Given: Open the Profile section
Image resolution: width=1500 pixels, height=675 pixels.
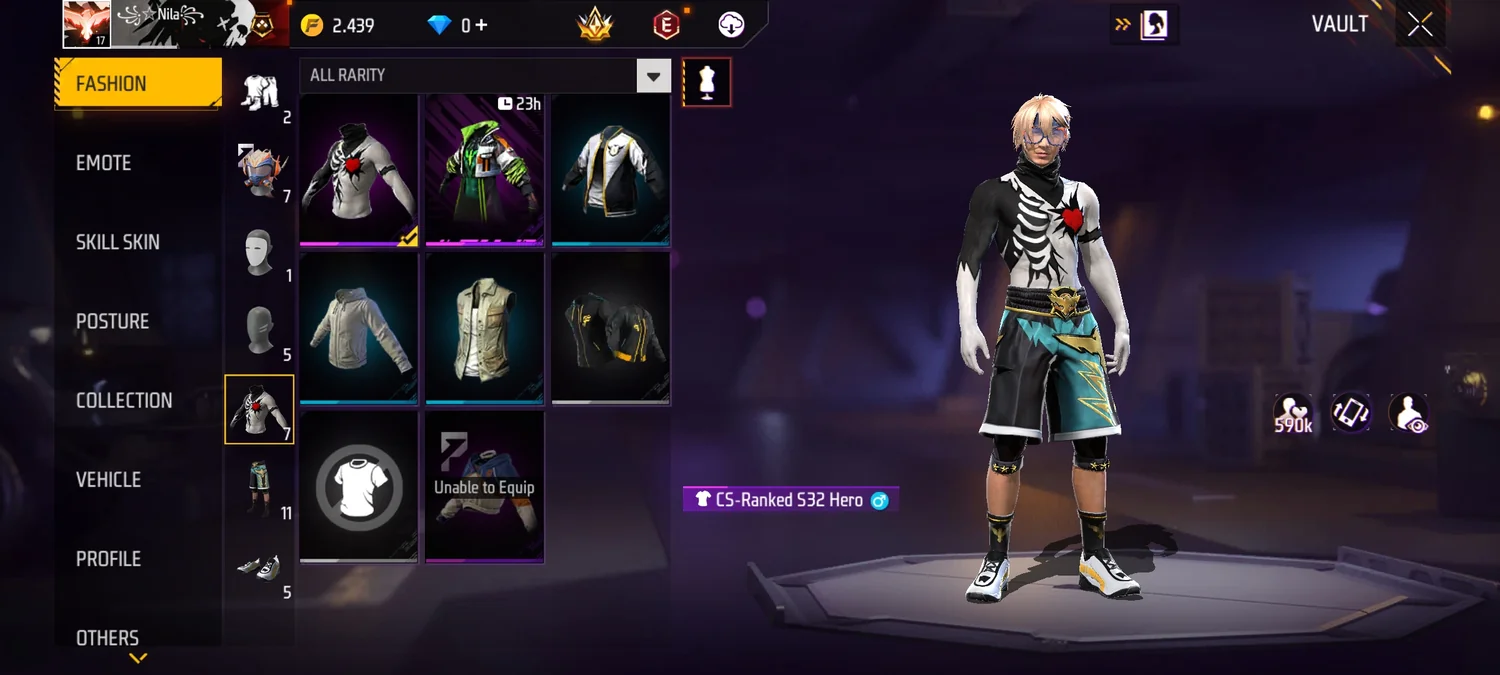Looking at the screenshot, I should point(108,559).
